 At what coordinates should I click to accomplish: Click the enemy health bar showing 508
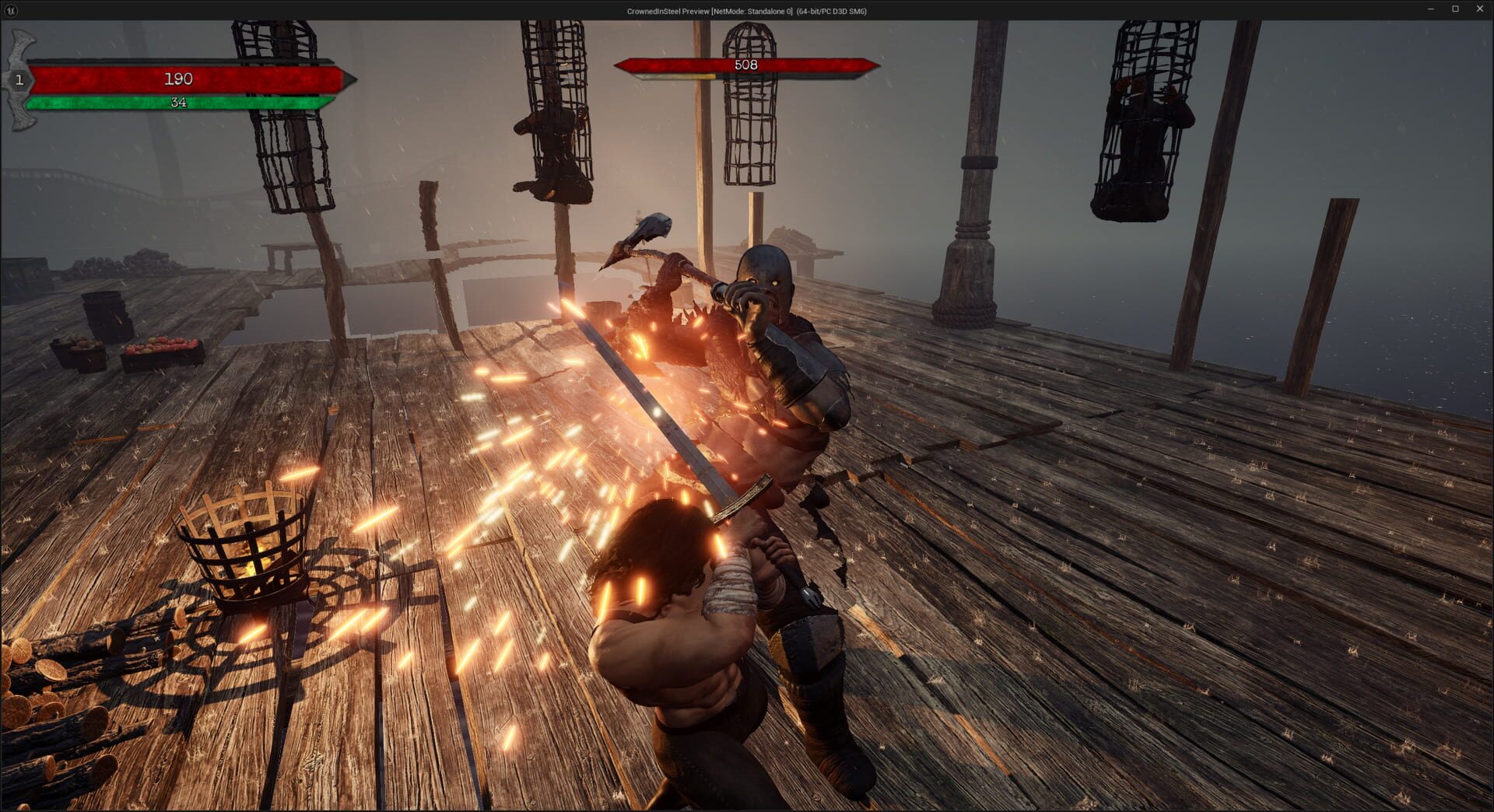(745, 65)
